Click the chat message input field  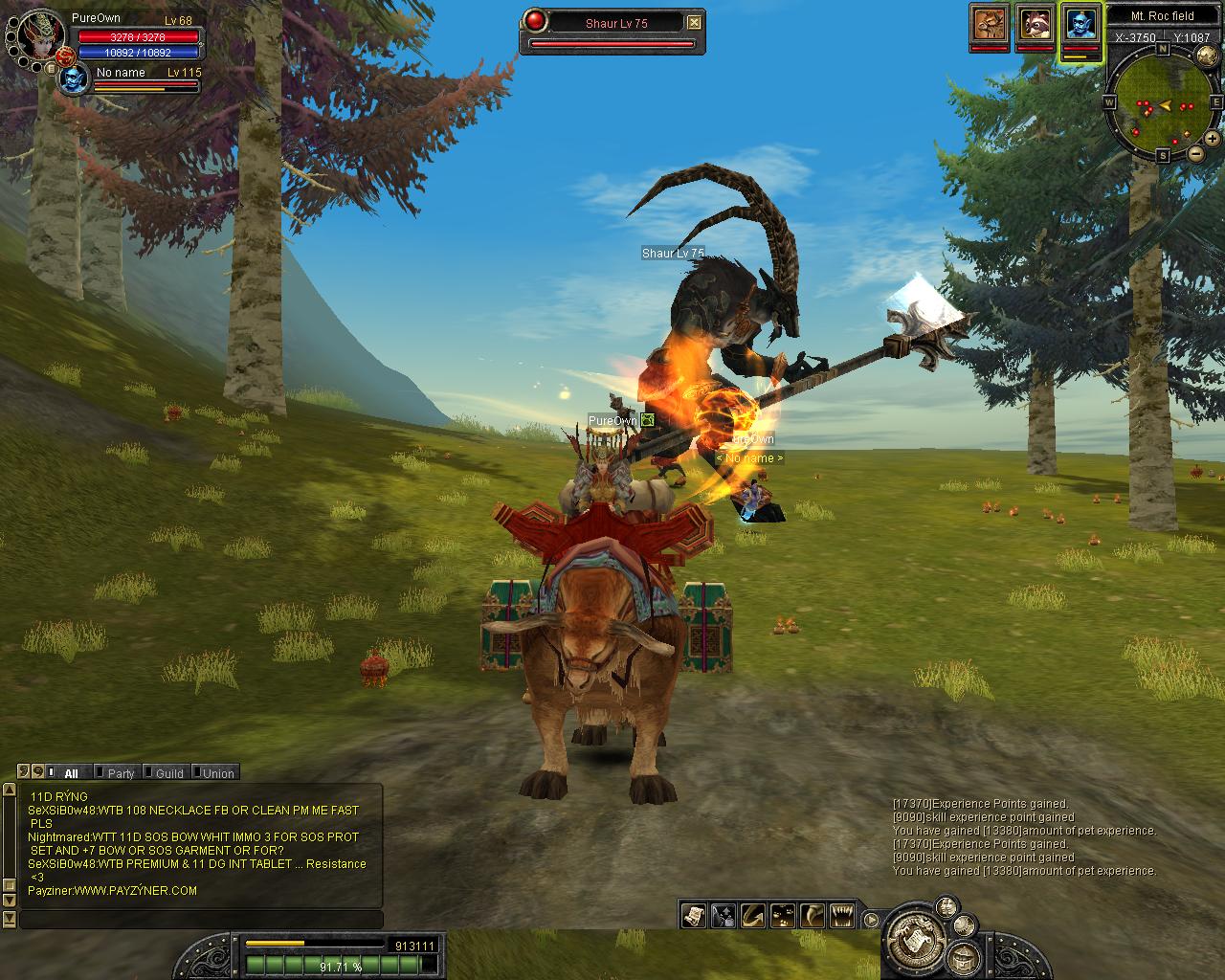[201, 920]
